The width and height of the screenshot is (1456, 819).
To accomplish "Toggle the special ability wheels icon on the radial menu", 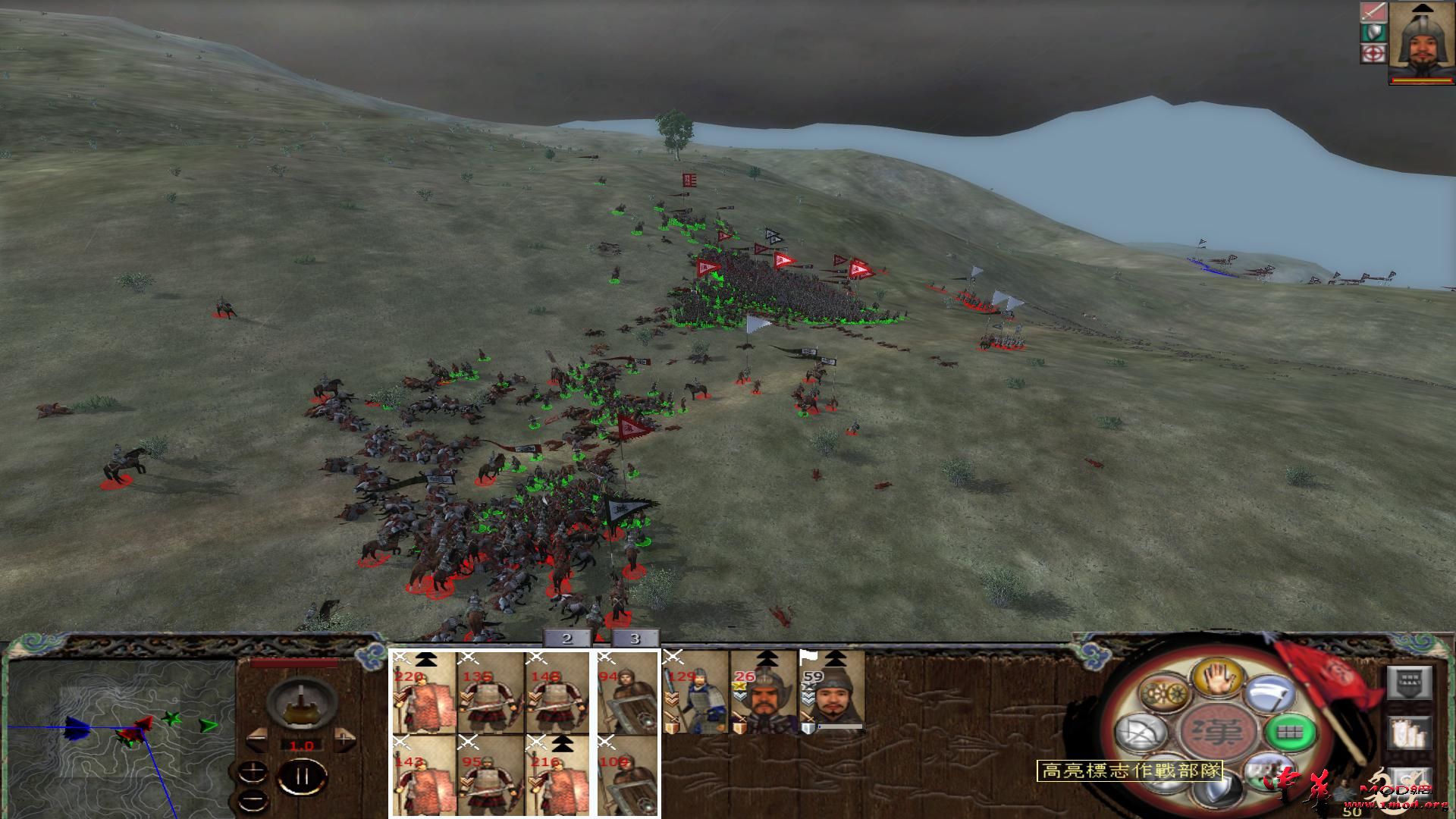I will tap(1164, 692).
